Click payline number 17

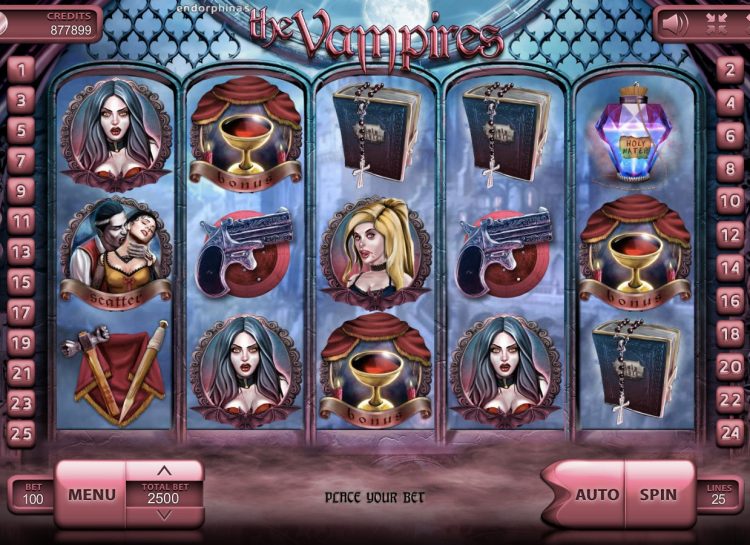(21, 312)
